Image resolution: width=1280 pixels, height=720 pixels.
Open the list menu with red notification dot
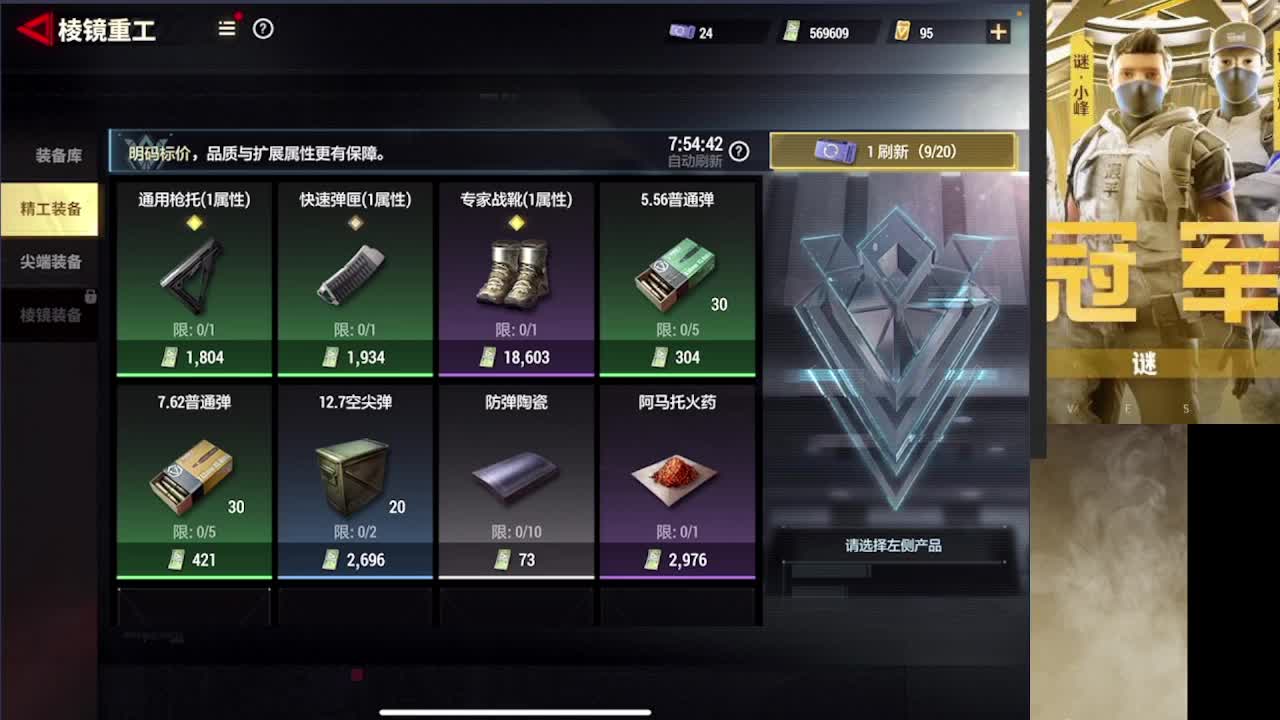(x=227, y=30)
